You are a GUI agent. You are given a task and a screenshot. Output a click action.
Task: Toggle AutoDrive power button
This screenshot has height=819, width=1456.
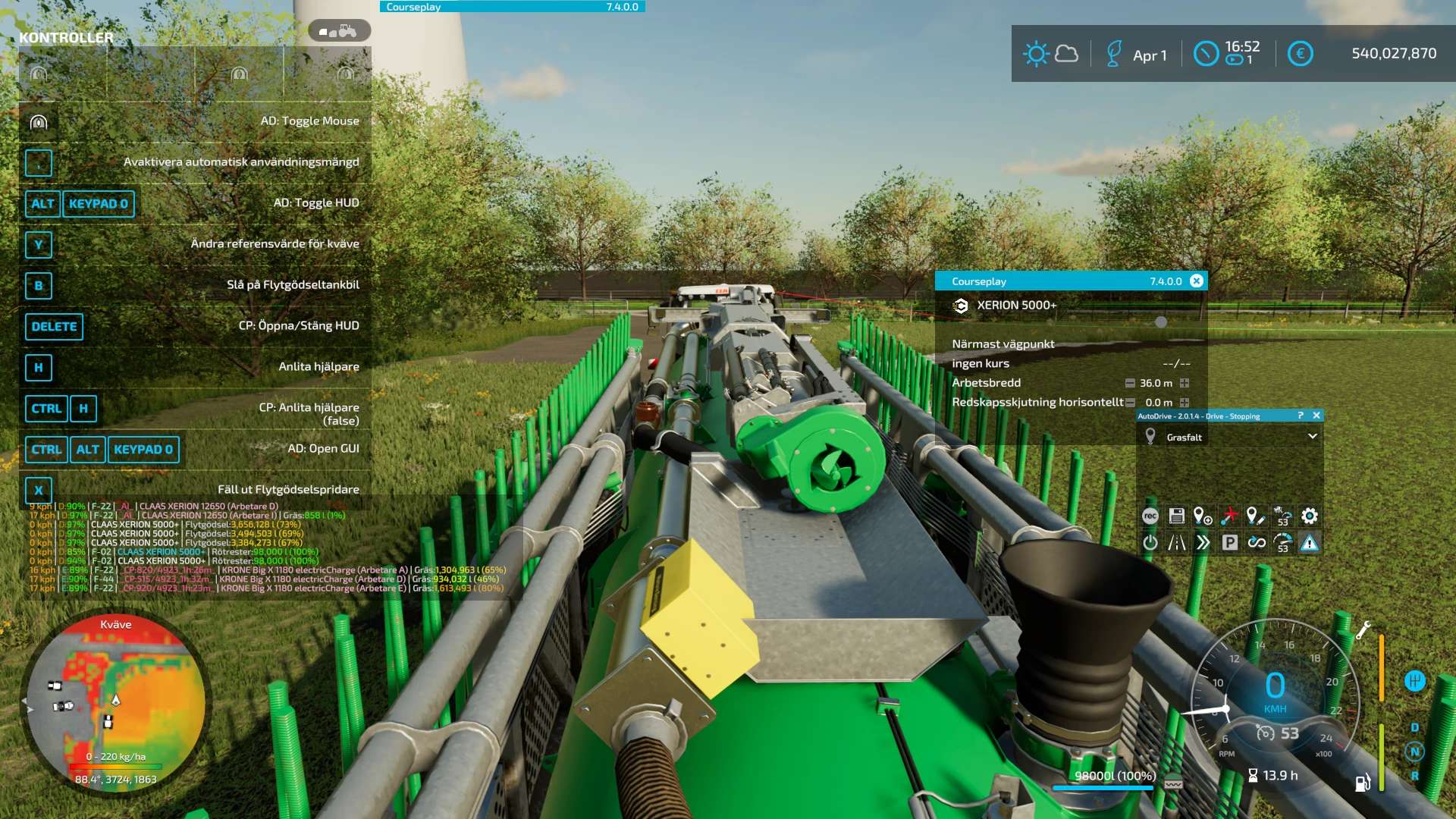[1150, 543]
